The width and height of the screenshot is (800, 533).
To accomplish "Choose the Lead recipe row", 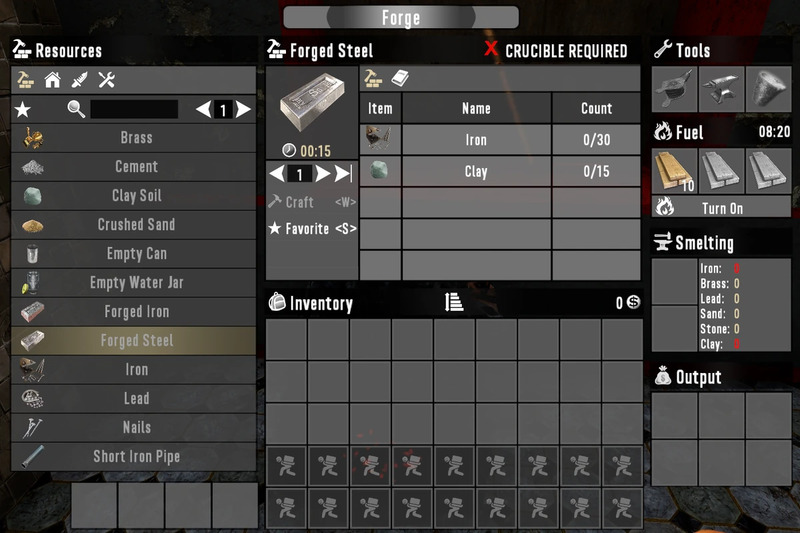I will point(135,398).
